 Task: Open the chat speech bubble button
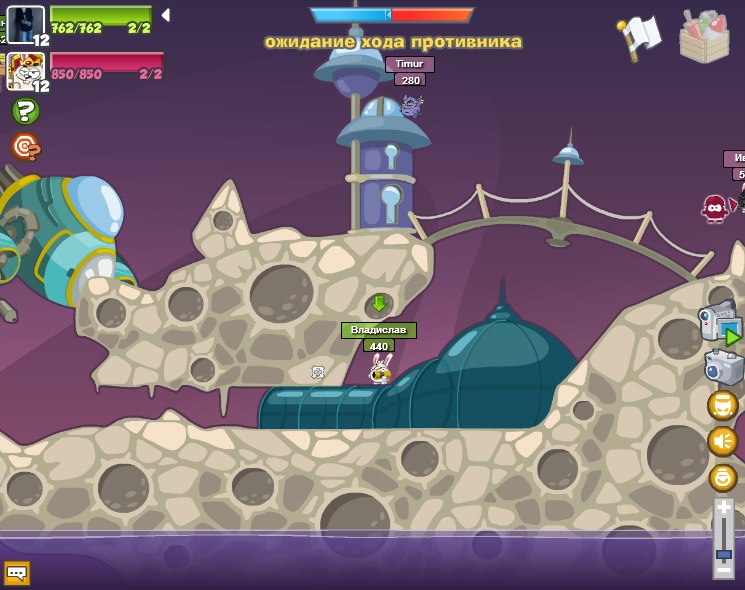click(16, 573)
